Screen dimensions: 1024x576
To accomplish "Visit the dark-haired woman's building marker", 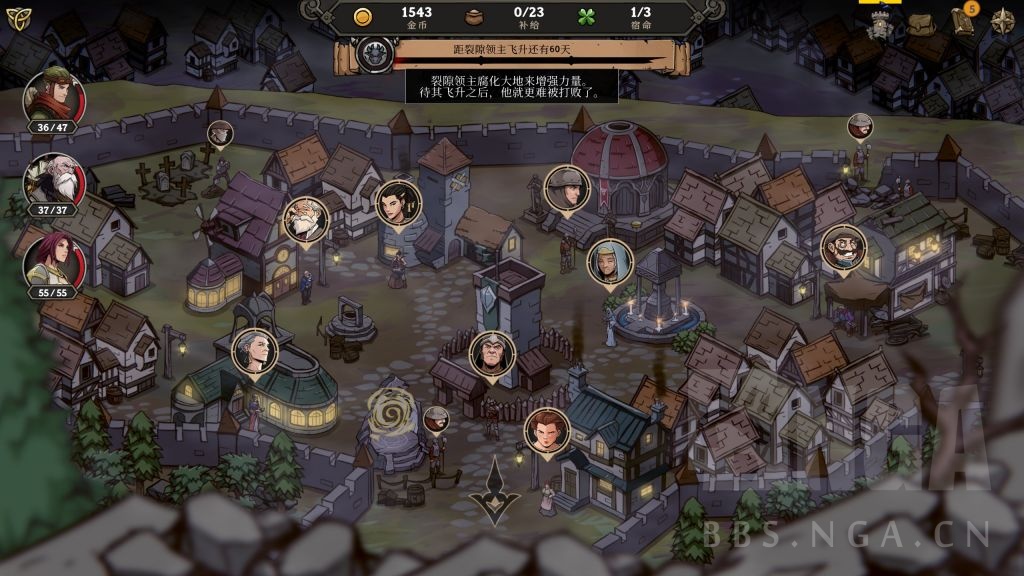I will point(396,203).
